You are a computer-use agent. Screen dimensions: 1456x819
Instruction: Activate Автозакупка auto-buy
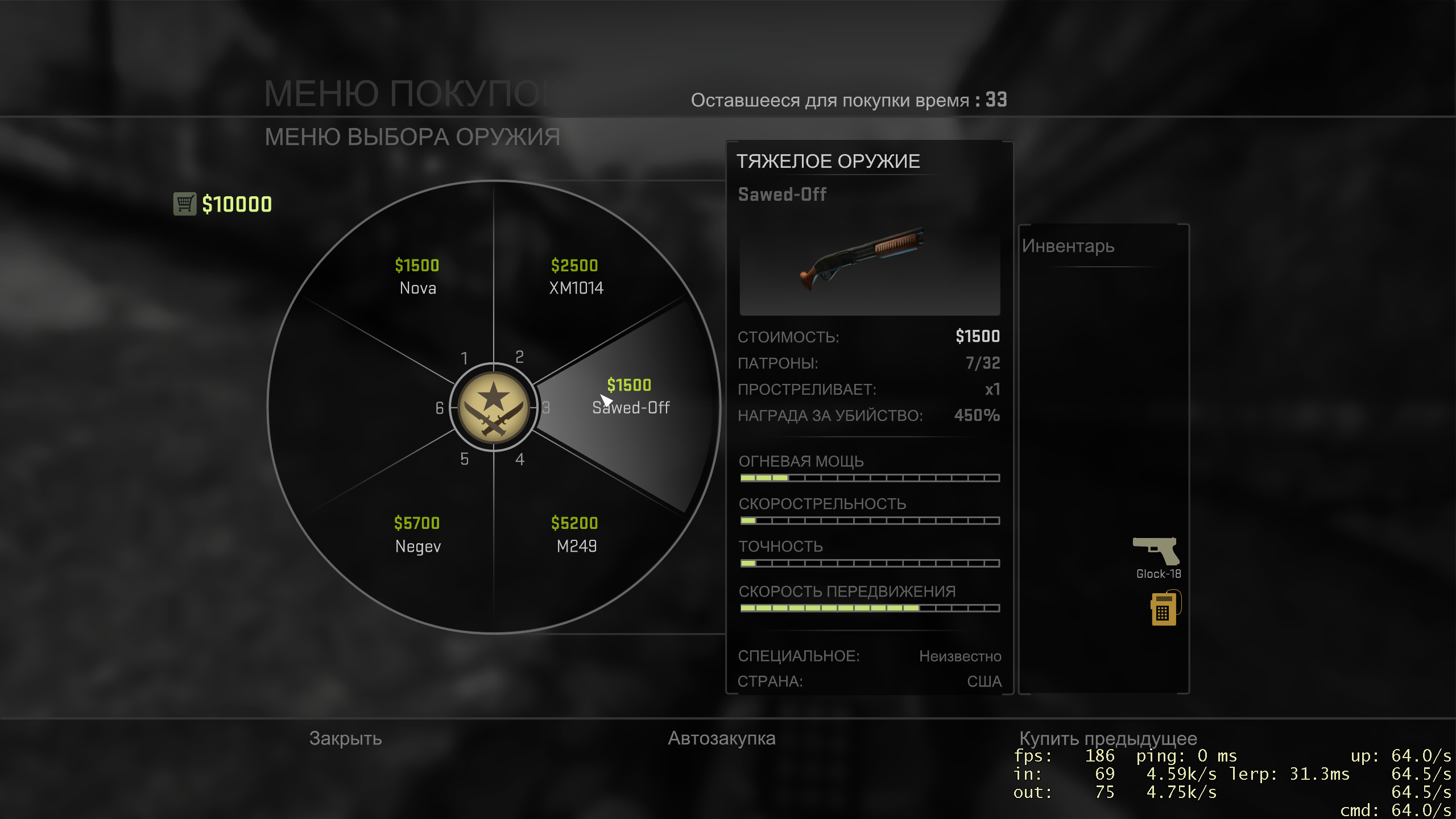721,738
